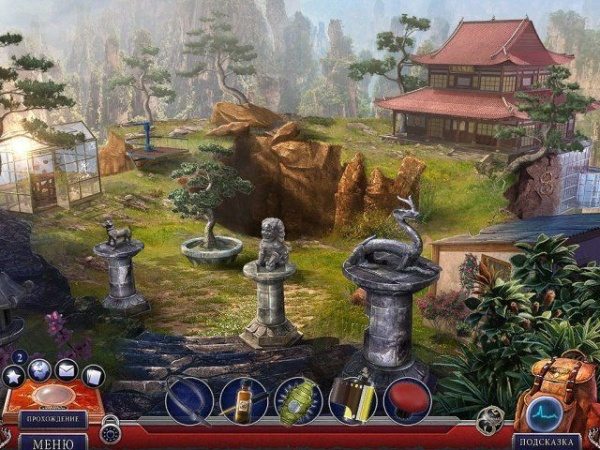This screenshot has width=600, height=450.
Task: Open the cards collection icon
Action: 93,376
